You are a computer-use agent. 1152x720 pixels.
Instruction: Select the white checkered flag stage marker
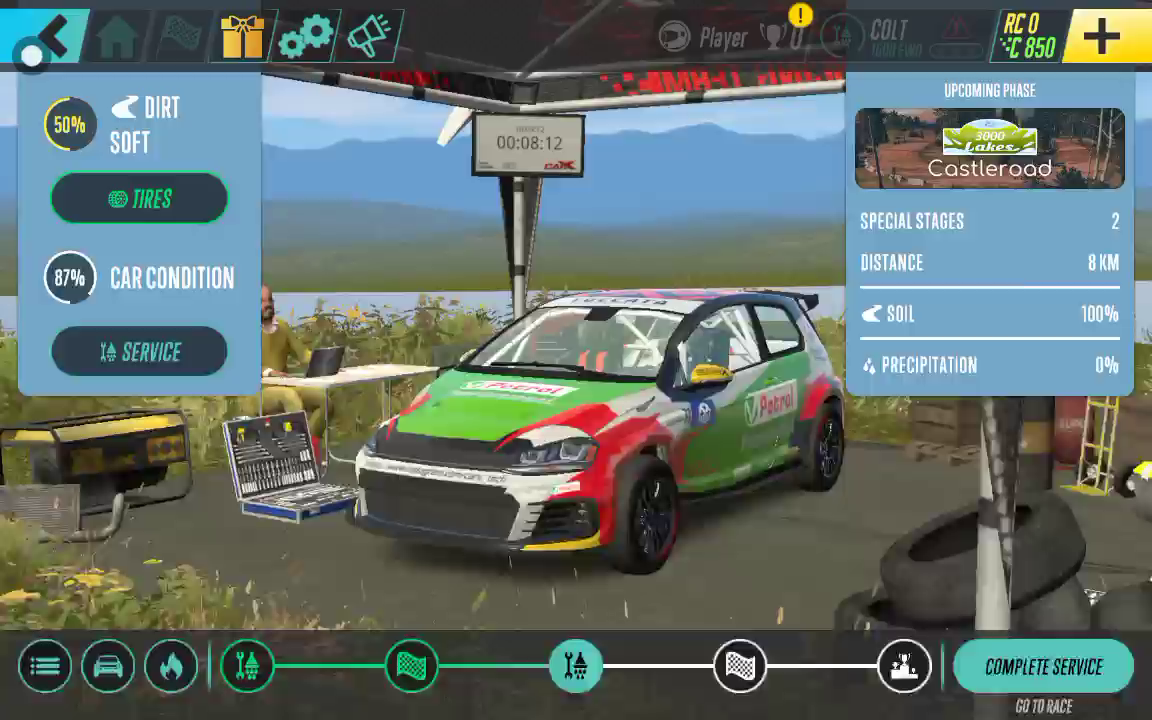pos(739,666)
